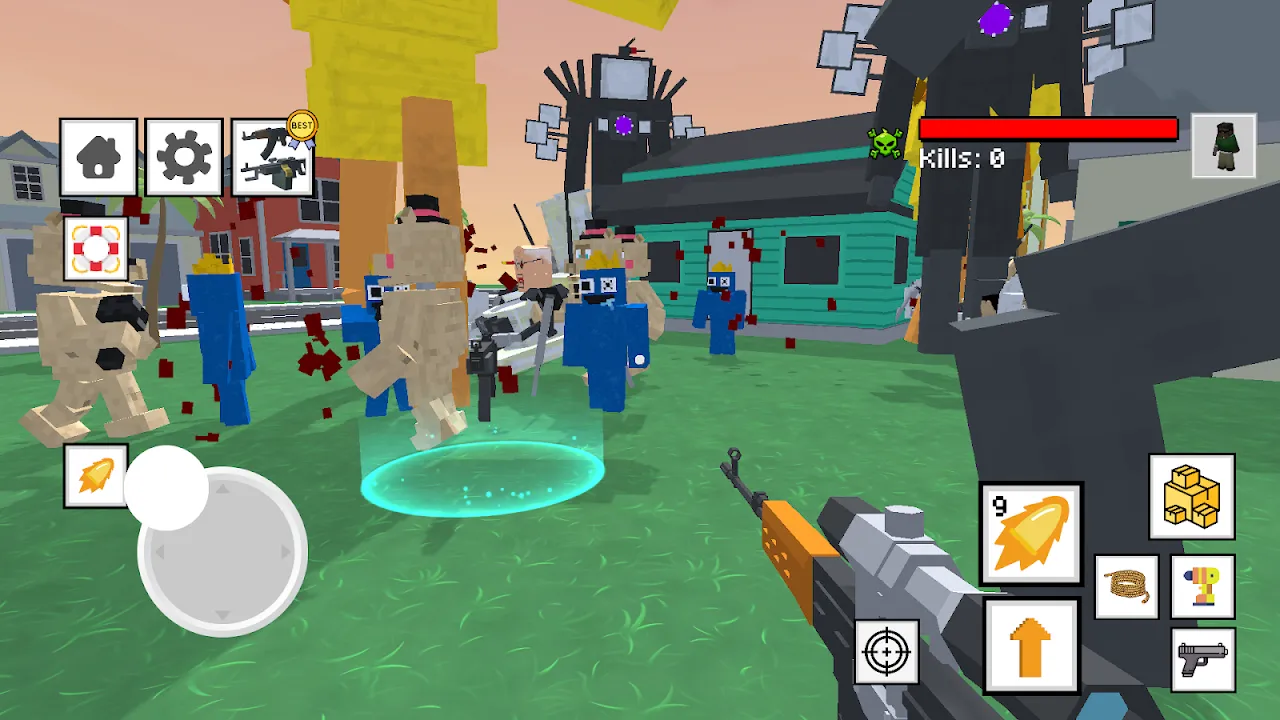Fire with the large bullet button showing 9
The image size is (1280, 720).
coord(1030,534)
